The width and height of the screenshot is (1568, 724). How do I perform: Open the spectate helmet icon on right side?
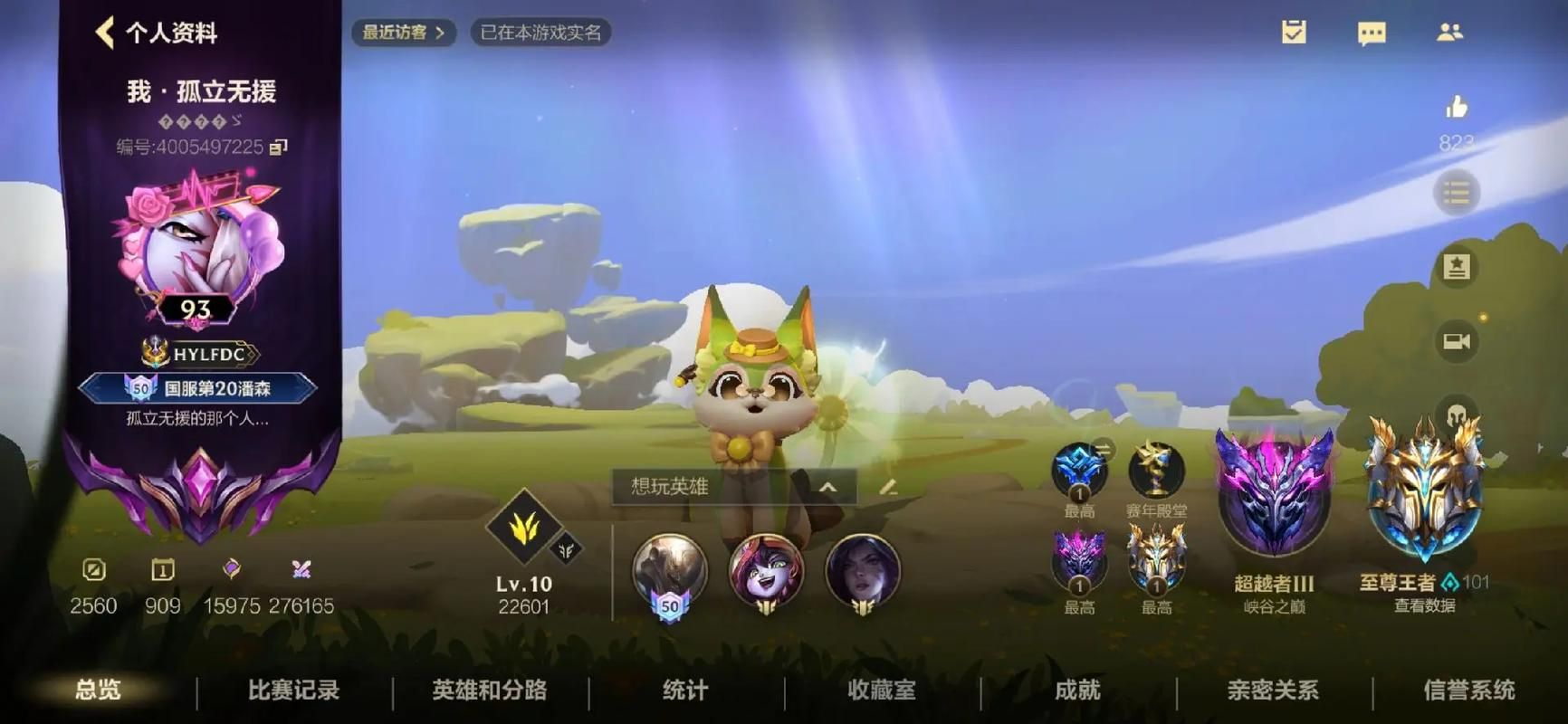1458,415
